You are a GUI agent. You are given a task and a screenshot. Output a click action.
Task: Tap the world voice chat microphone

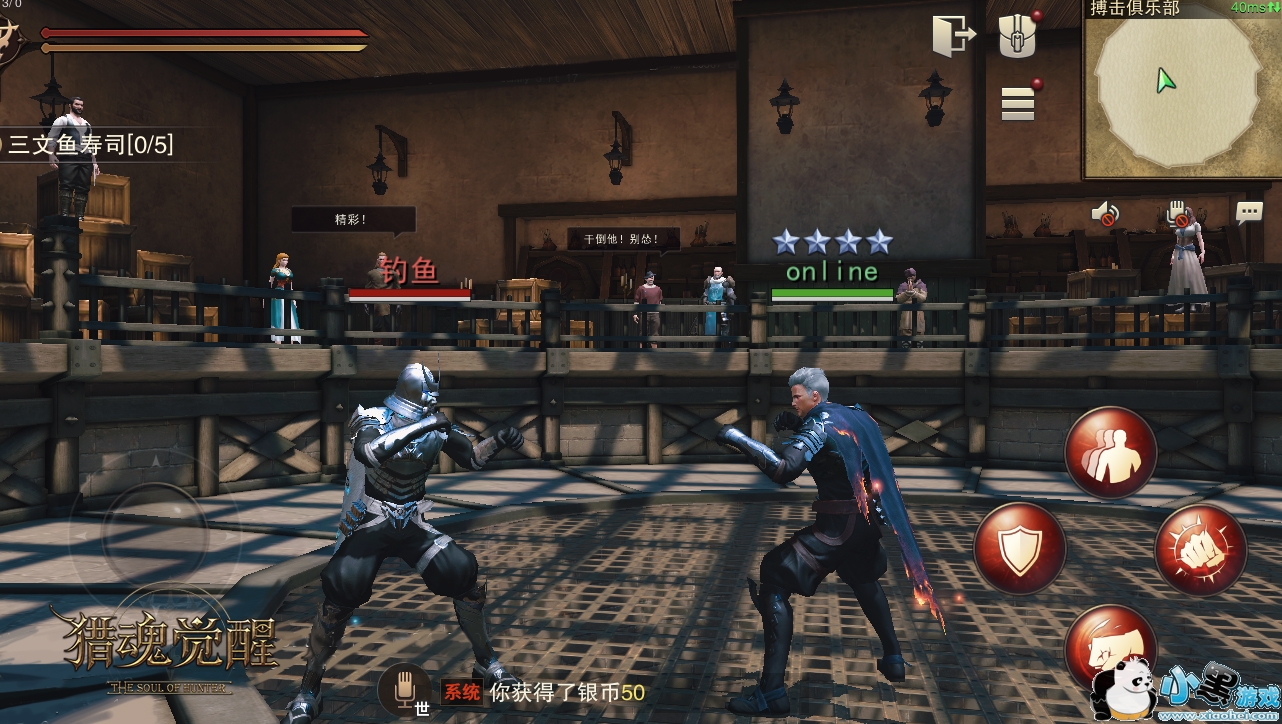[404, 688]
